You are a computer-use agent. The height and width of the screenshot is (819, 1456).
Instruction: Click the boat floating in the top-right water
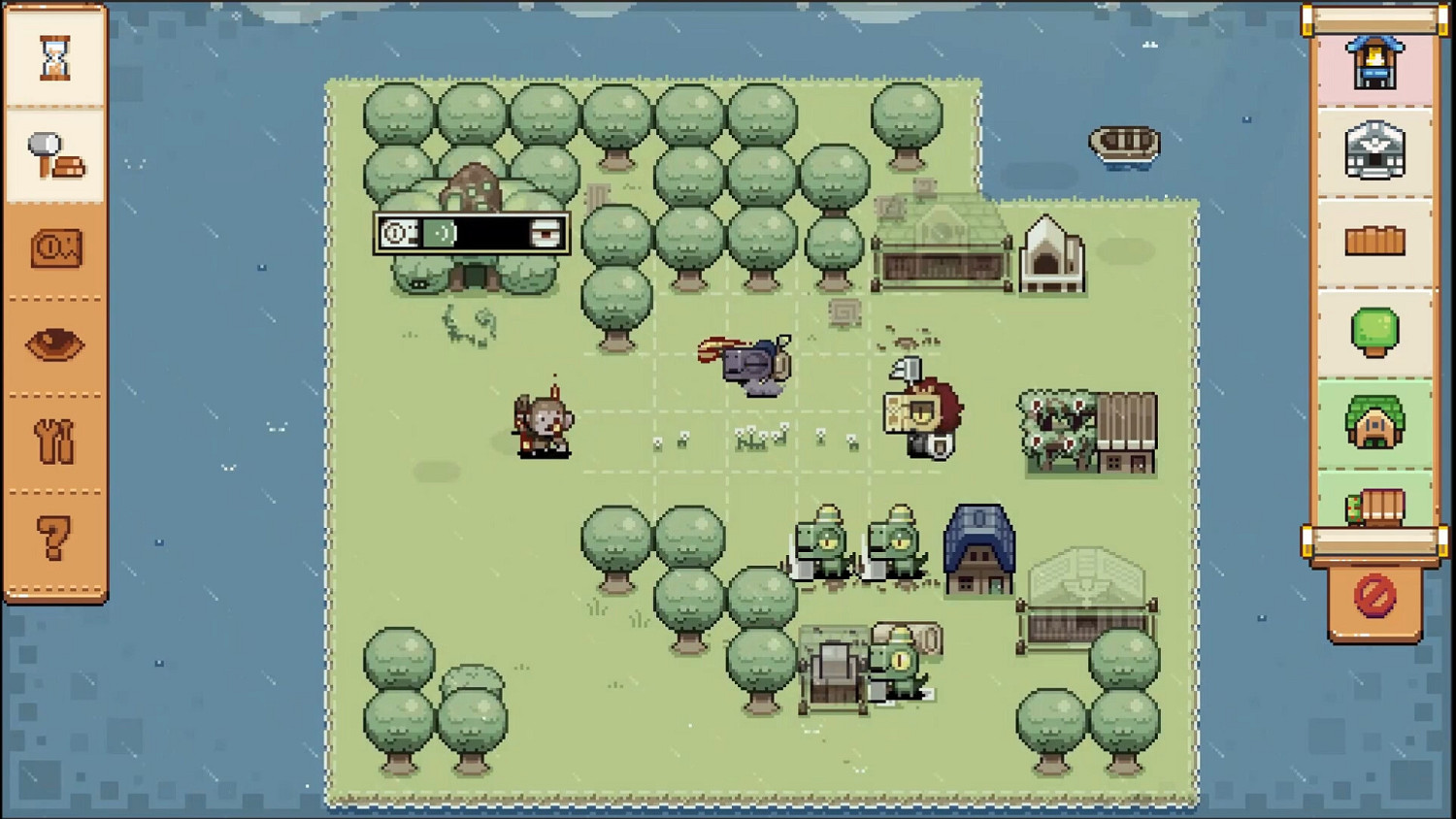(1124, 144)
